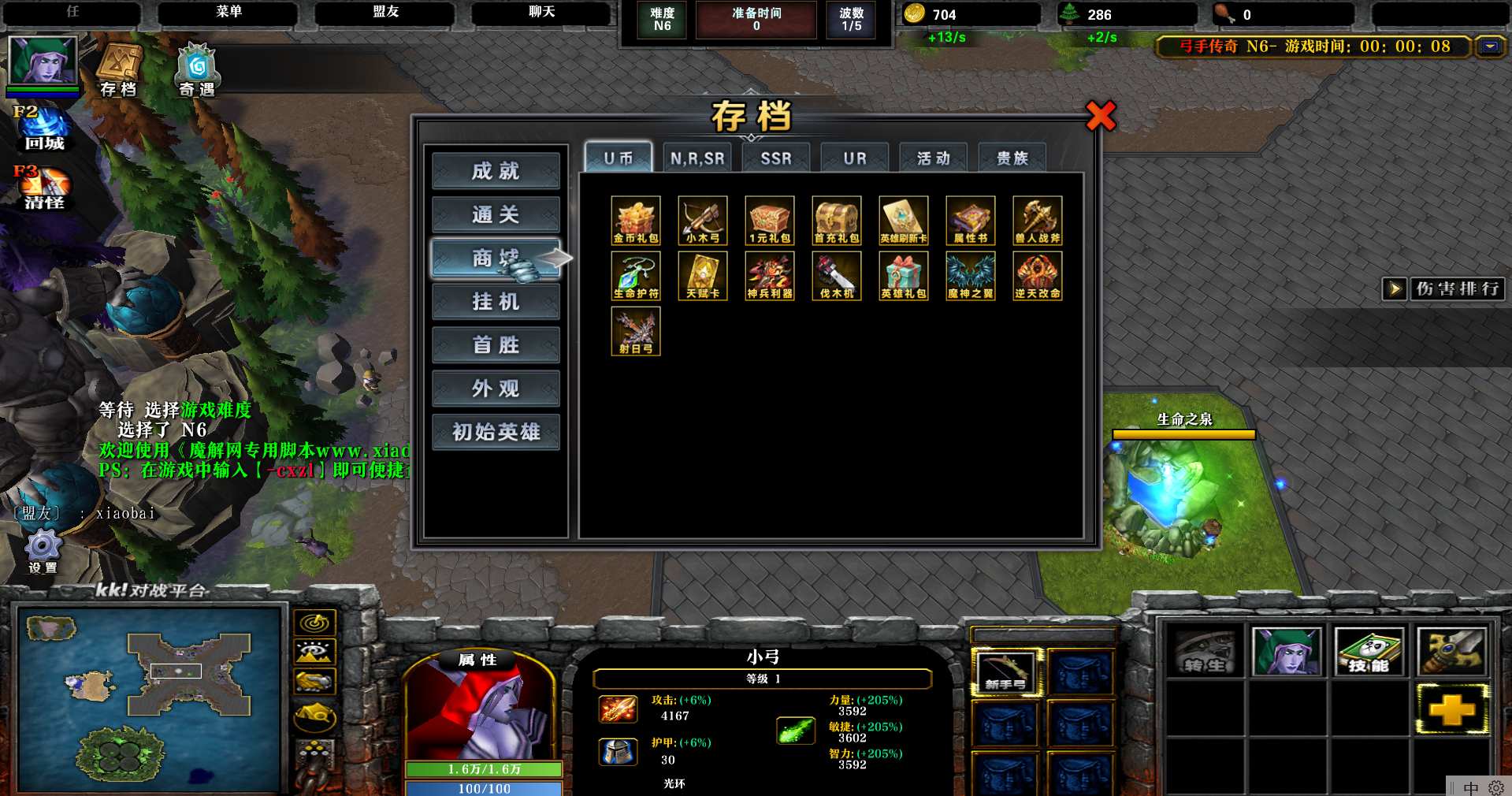This screenshot has height=796, width=1512.
Task: Open the 设置 gear settings icon
Action: 43,550
